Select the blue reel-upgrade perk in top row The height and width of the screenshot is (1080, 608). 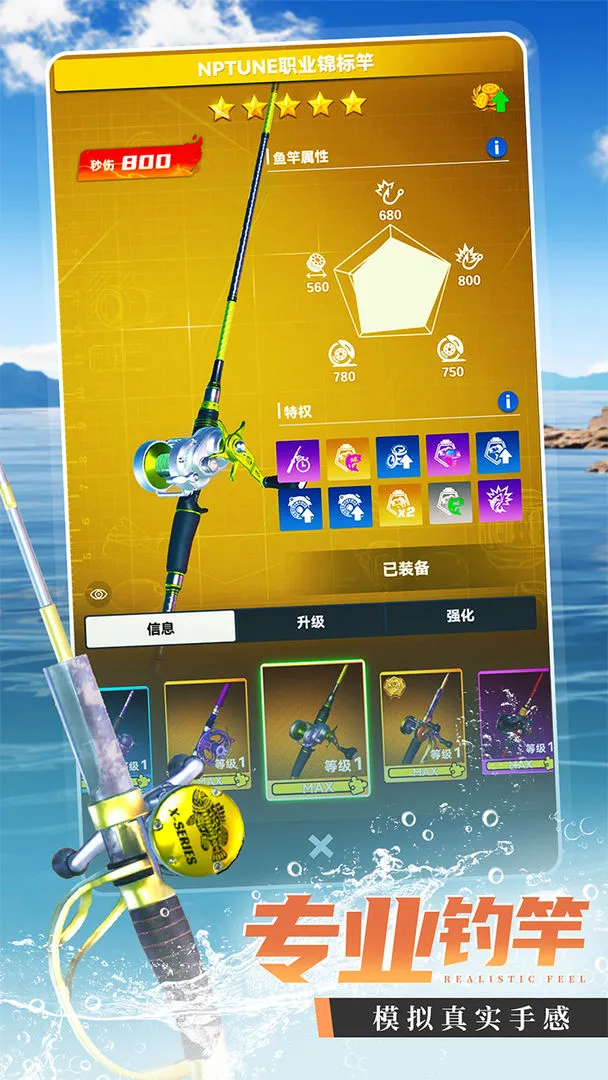(x=398, y=456)
